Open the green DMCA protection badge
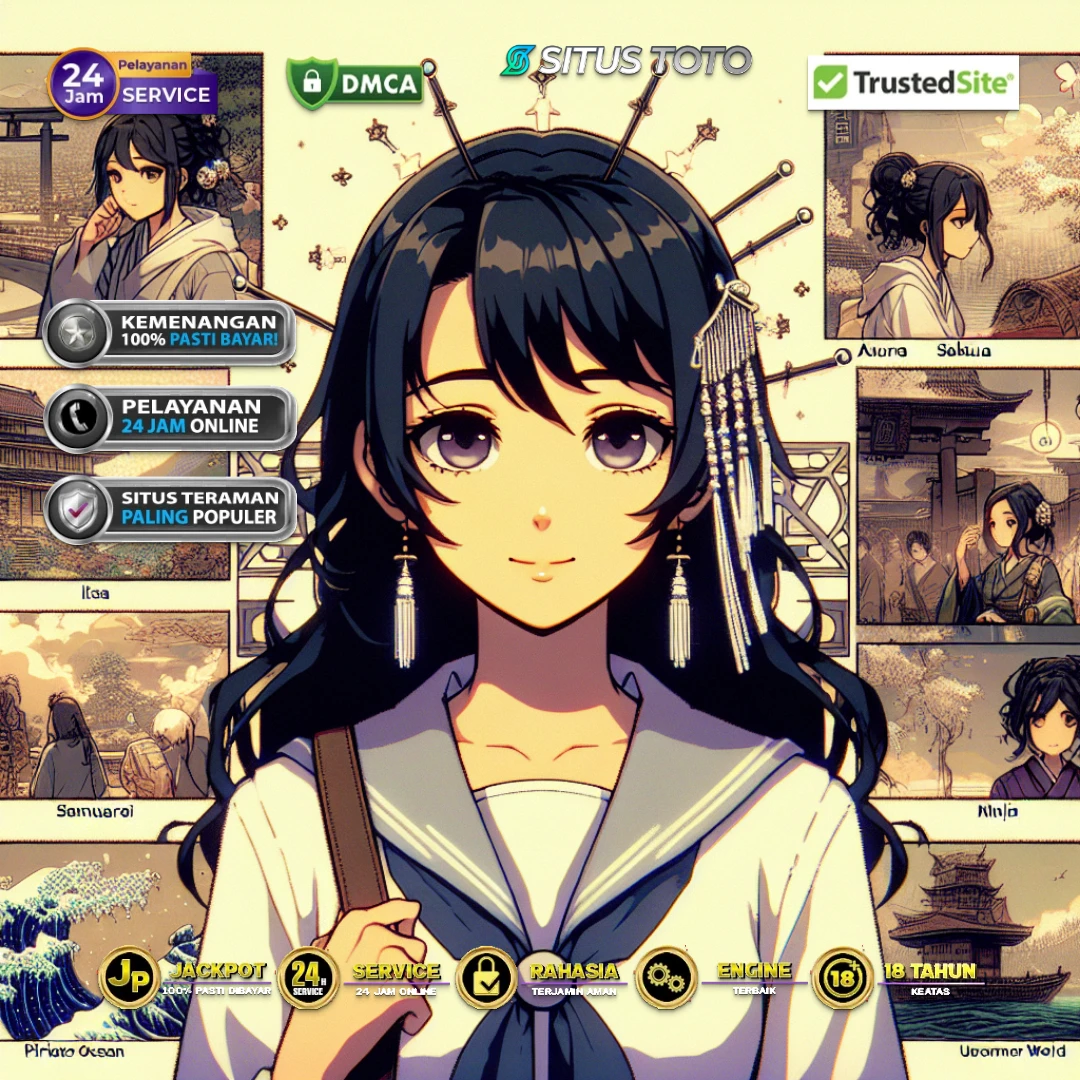Image resolution: width=1080 pixels, height=1080 pixels. click(x=355, y=82)
